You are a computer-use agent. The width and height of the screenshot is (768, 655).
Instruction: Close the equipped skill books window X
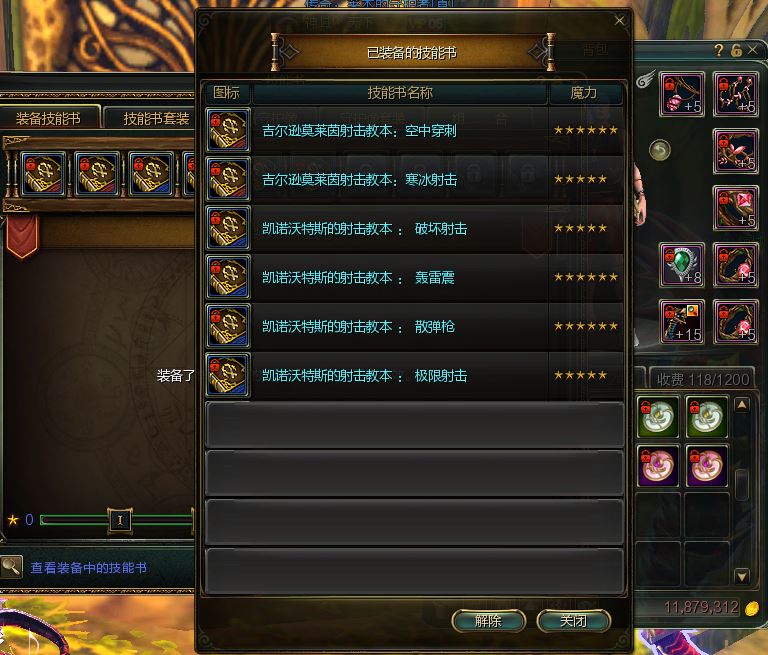pos(619,20)
